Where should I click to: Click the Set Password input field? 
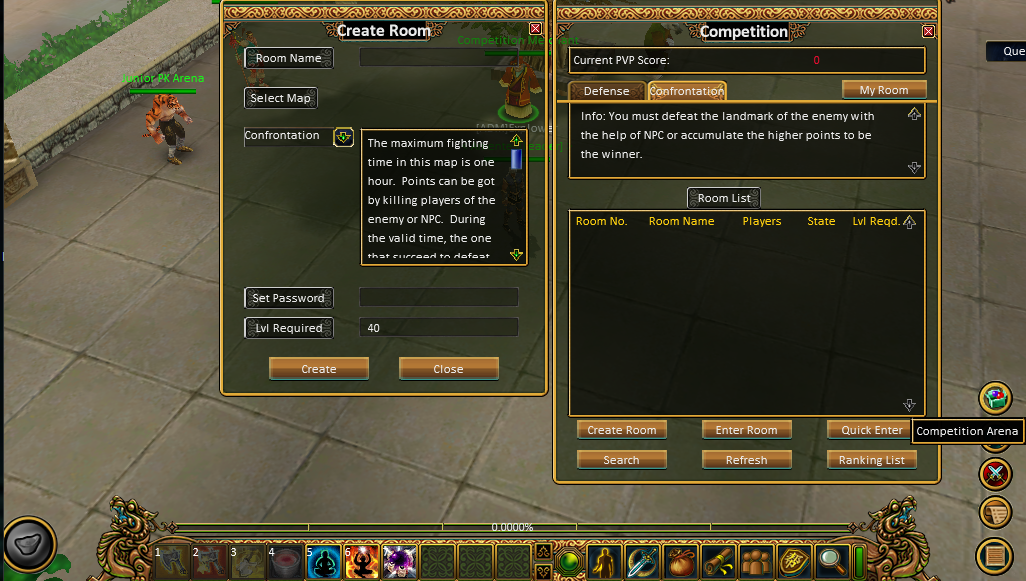point(438,297)
